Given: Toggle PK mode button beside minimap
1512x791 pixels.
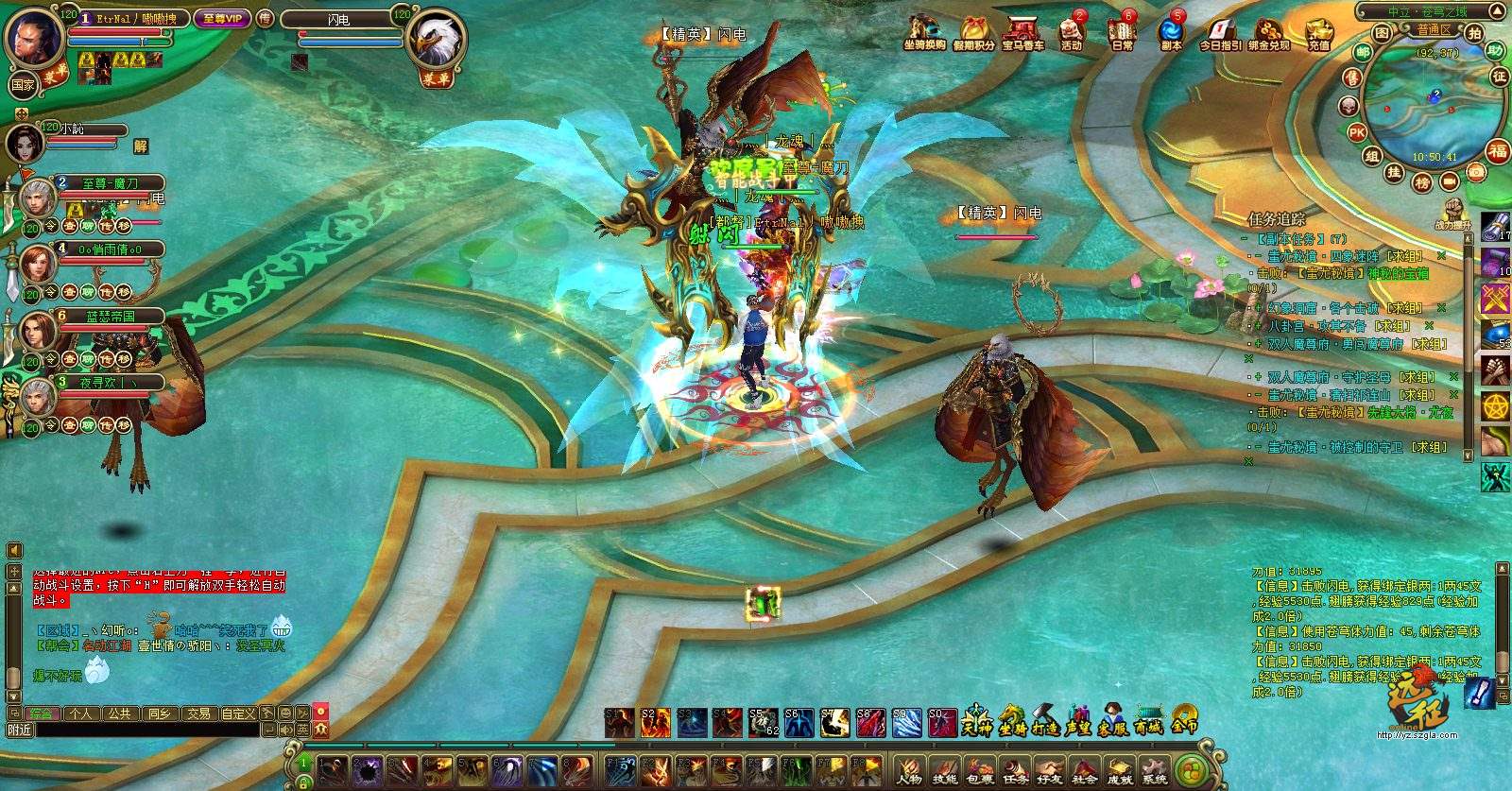Looking at the screenshot, I should coord(1357,132).
